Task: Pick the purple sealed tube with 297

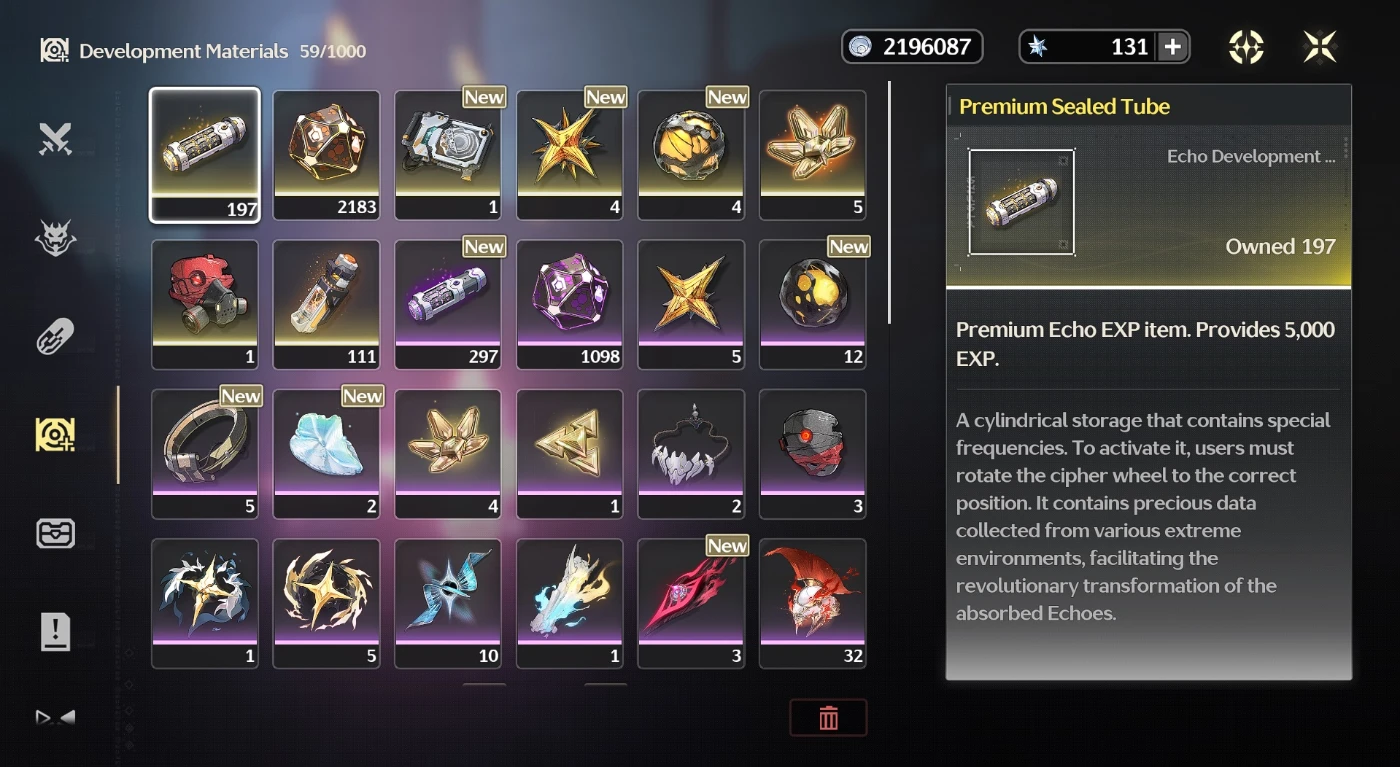Action: 448,304
